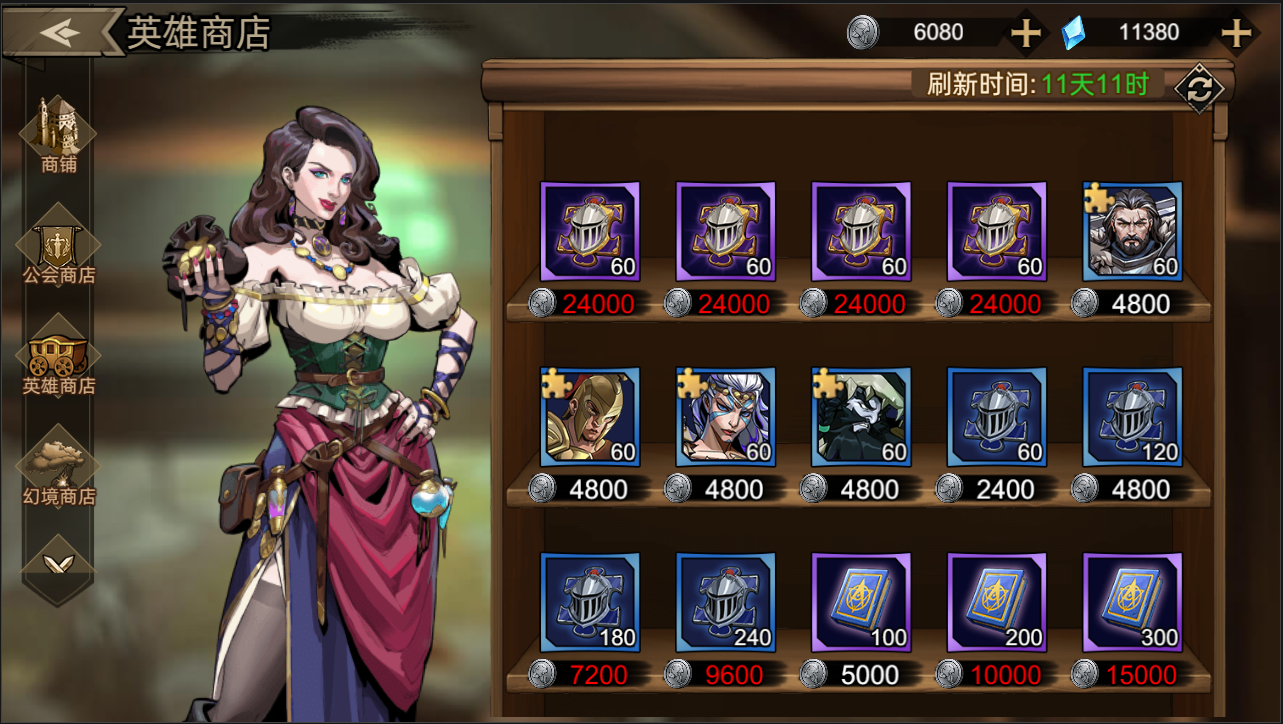Choose the blue helmet shard priced 7200
The image size is (1283, 724).
pos(590,602)
